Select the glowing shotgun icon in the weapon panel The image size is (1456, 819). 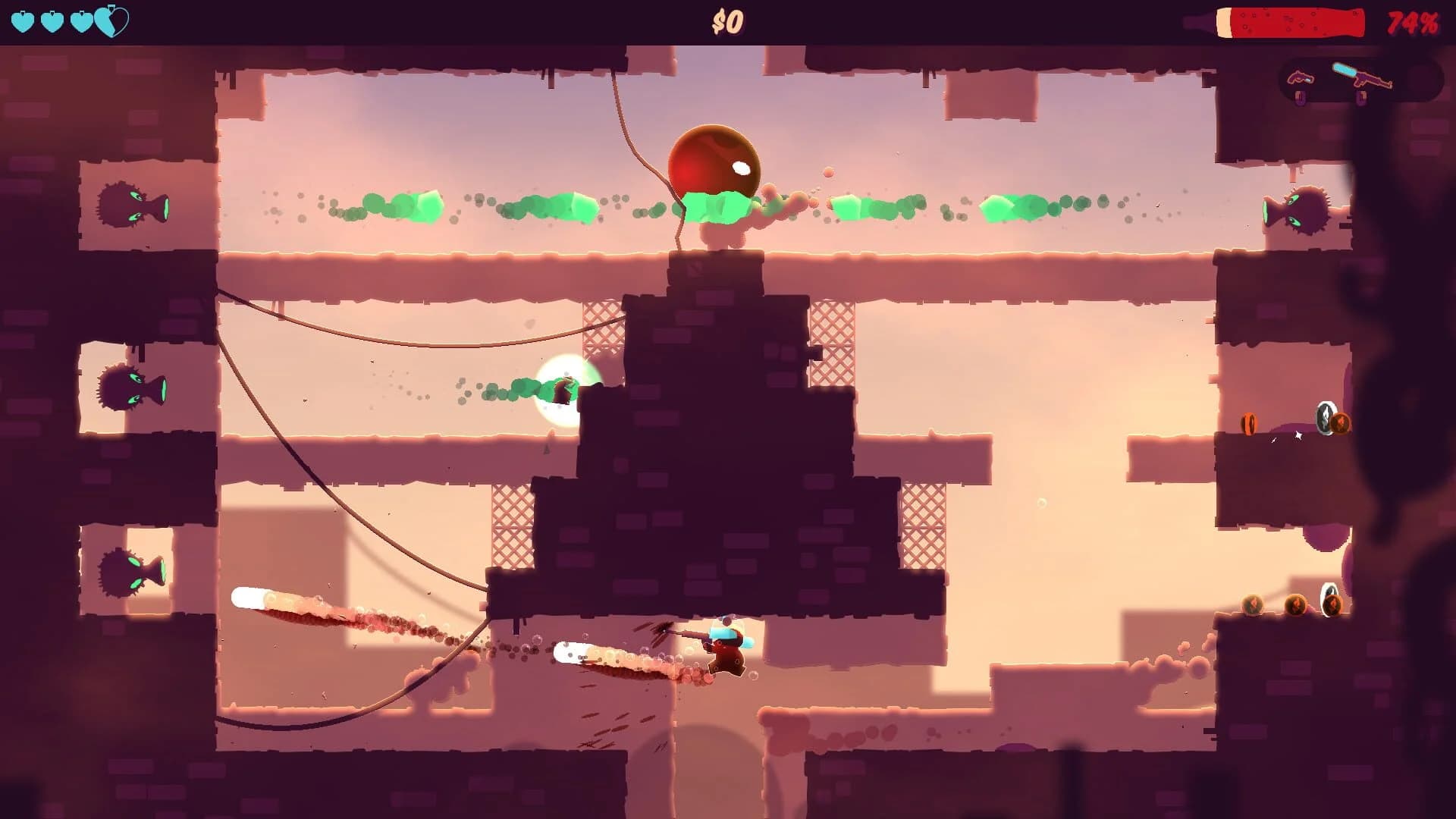(1361, 76)
